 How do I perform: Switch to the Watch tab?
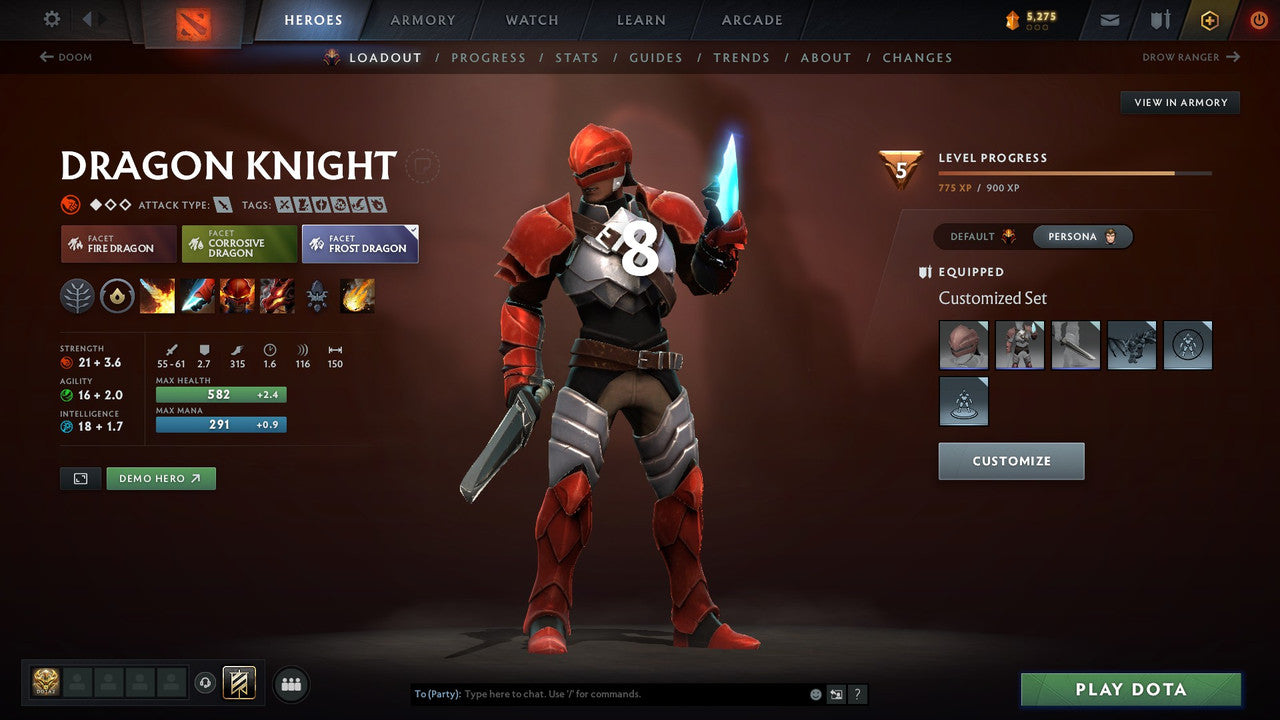tap(532, 20)
